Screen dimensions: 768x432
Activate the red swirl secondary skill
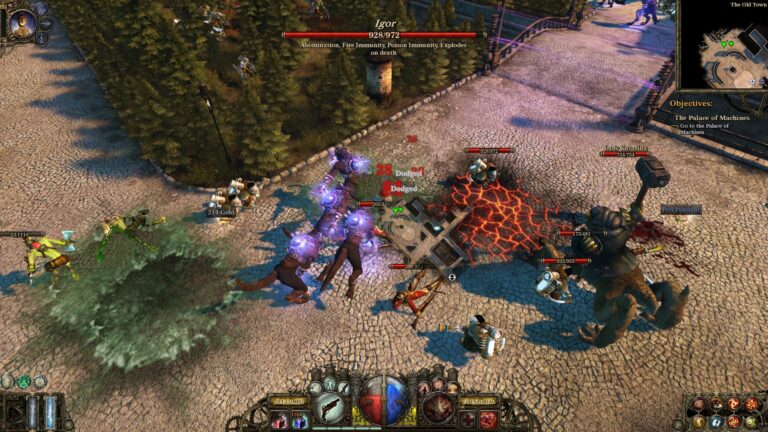coord(437,406)
